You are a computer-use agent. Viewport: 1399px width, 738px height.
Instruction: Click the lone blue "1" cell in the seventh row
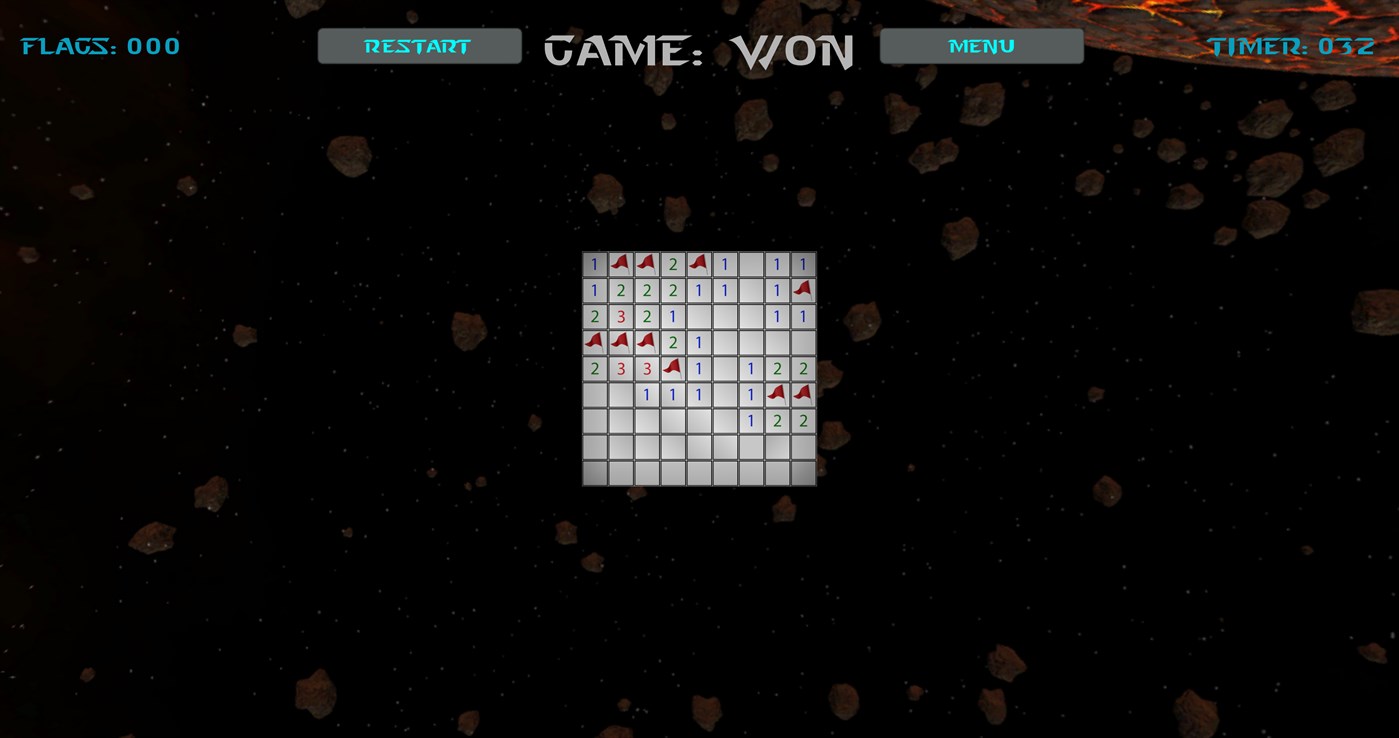coord(750,419)
